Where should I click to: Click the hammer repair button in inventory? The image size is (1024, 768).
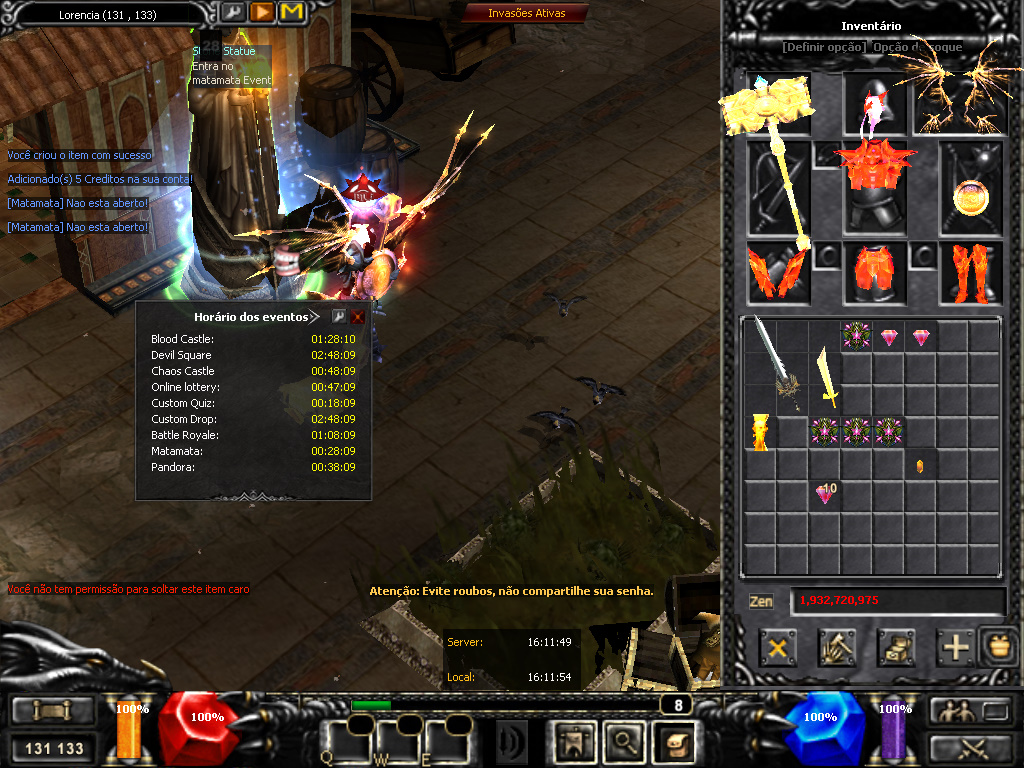click(836, 648)
